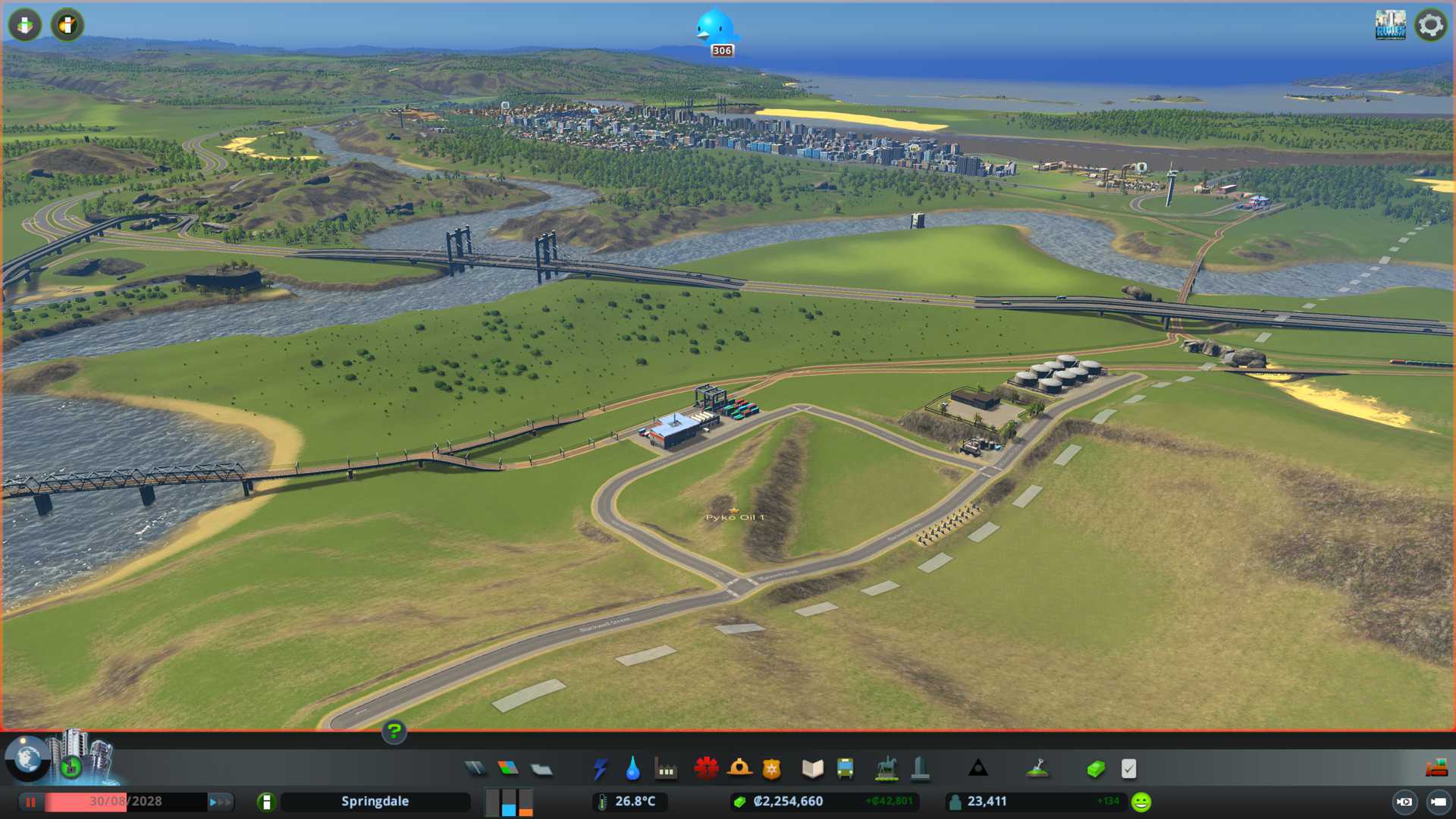Open the Landscaping shovel menu
Viewport: 1456px width, 819px height.
[1037, 769]
